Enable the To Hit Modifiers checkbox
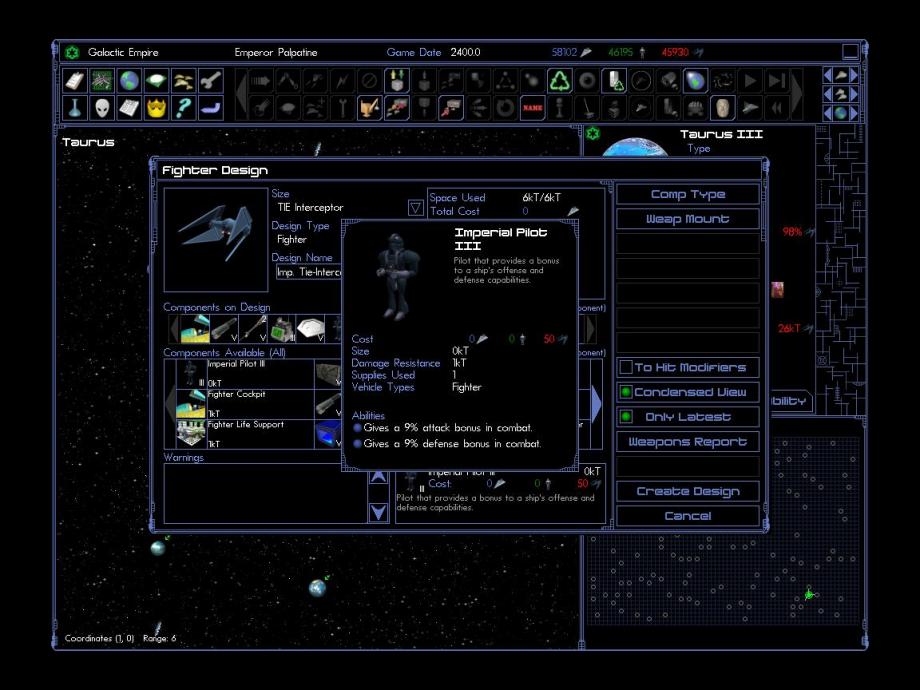The image size is (920, 690). click(x=626, y=368)
